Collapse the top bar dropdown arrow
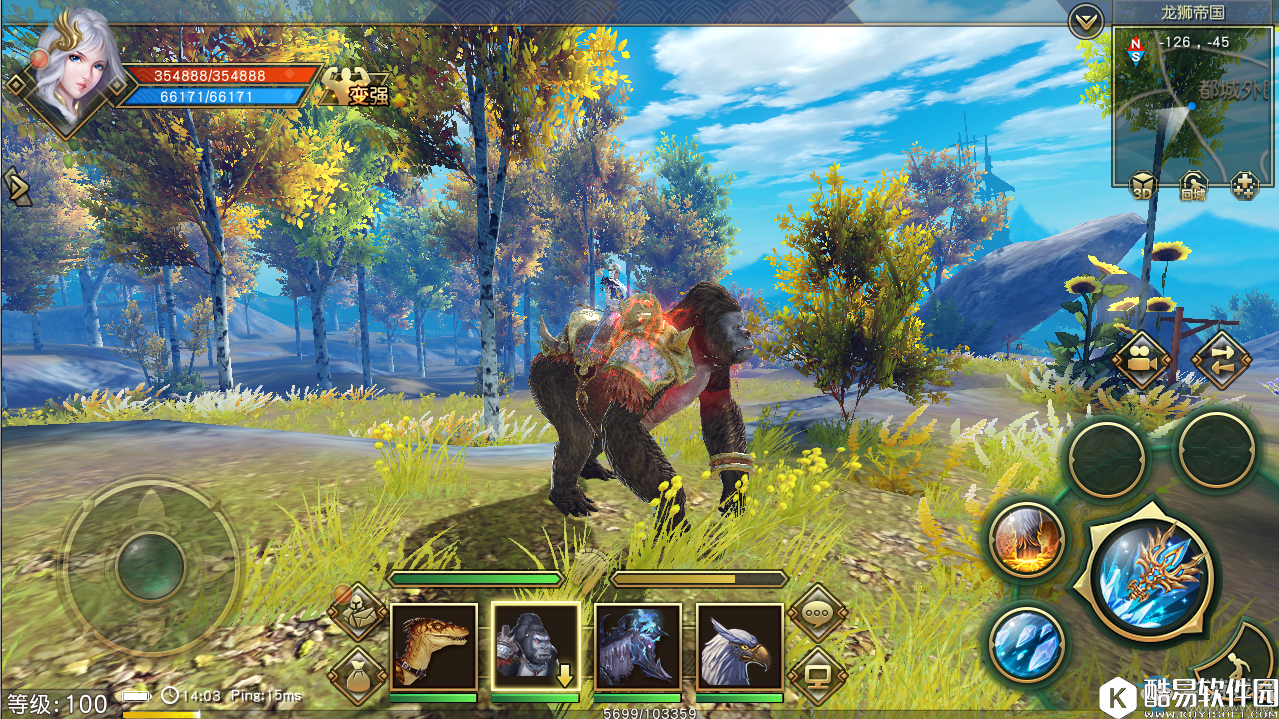Viewport: 1279px width, 719px height. 1086,20
